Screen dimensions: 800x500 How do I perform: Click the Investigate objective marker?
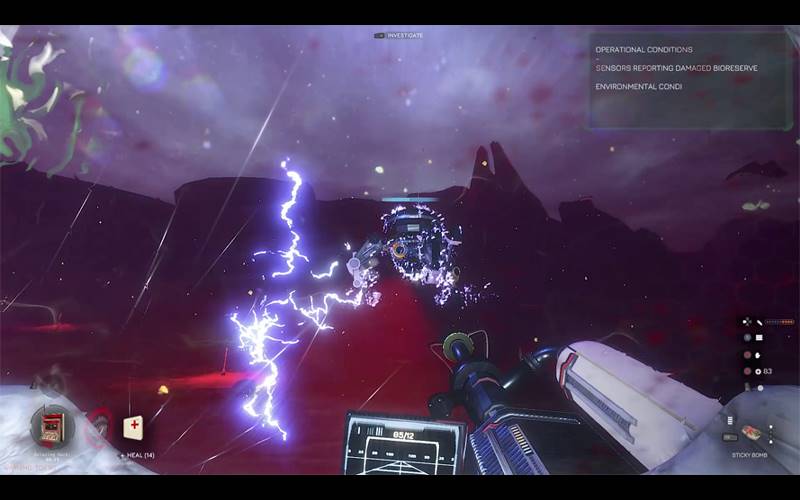click(399, 35)
